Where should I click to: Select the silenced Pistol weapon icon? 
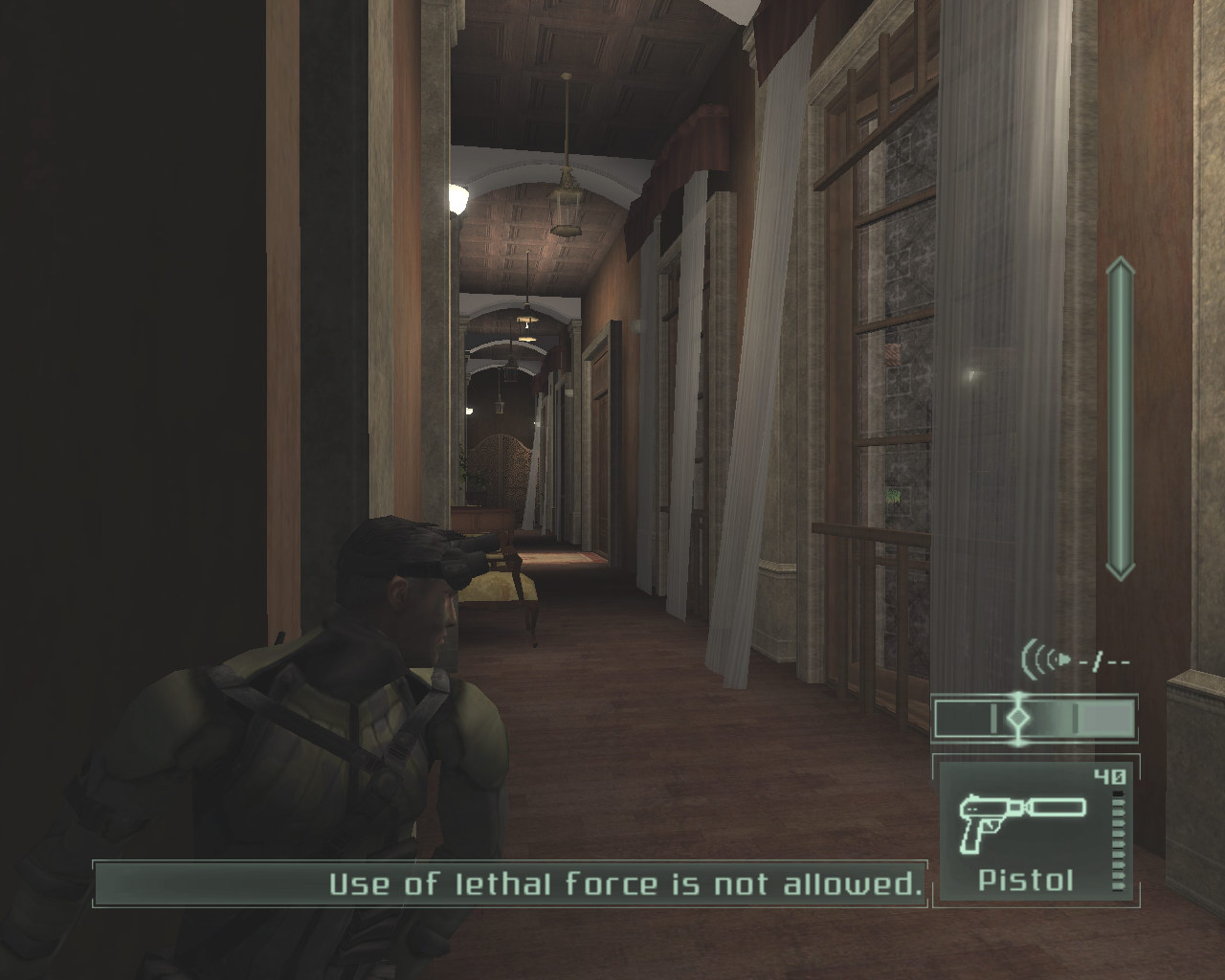[x=1023, y=820]
